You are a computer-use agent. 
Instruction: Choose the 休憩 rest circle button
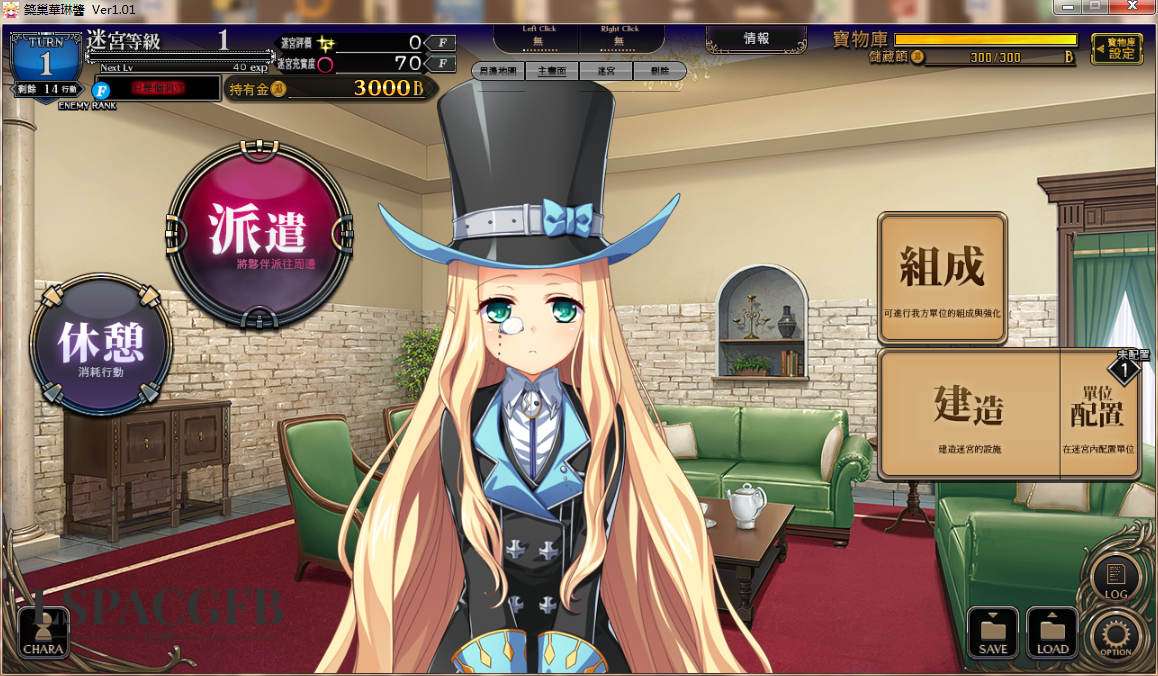(101, 345)
